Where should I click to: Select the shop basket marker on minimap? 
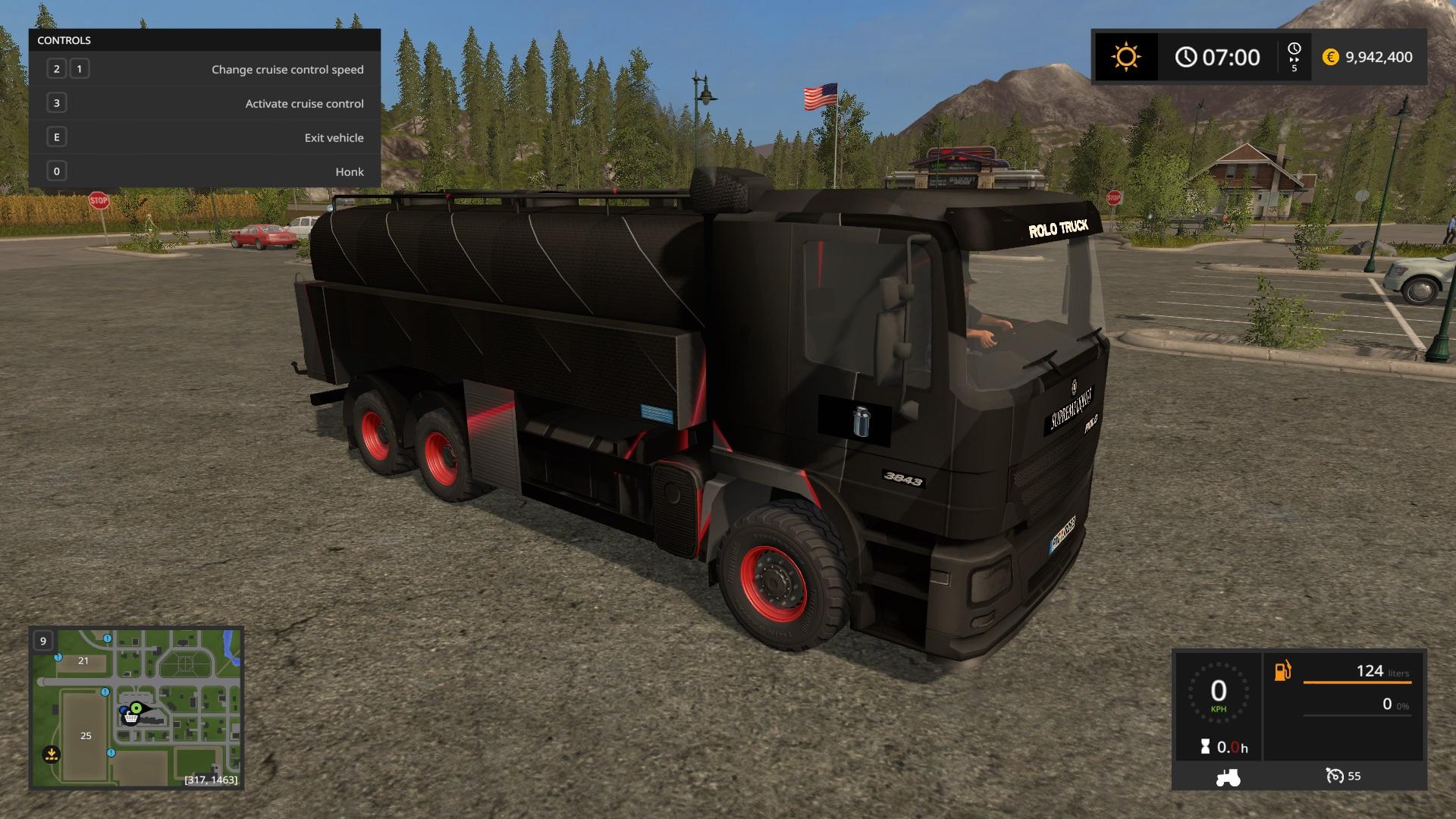(132, 717)
